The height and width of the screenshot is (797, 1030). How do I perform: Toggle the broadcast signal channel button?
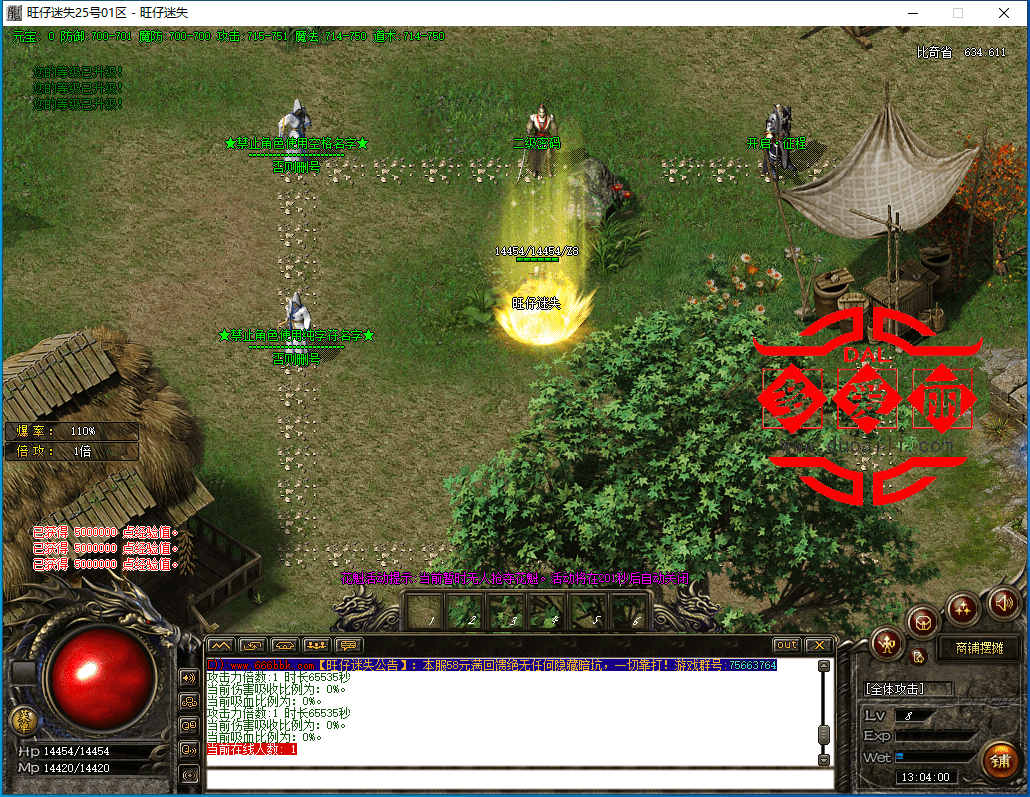(x=189, y=774)
